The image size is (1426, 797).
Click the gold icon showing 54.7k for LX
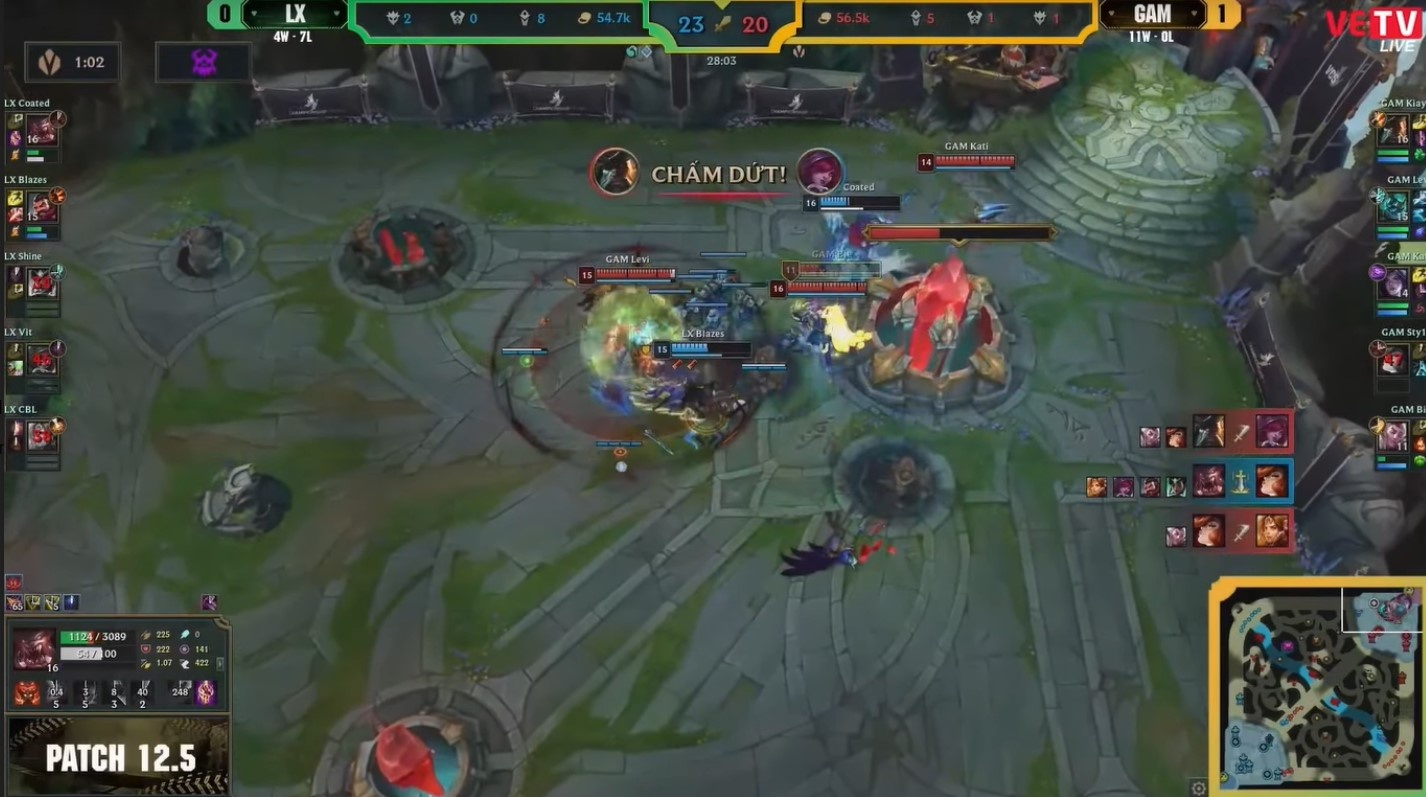click(x=585, y=17)
